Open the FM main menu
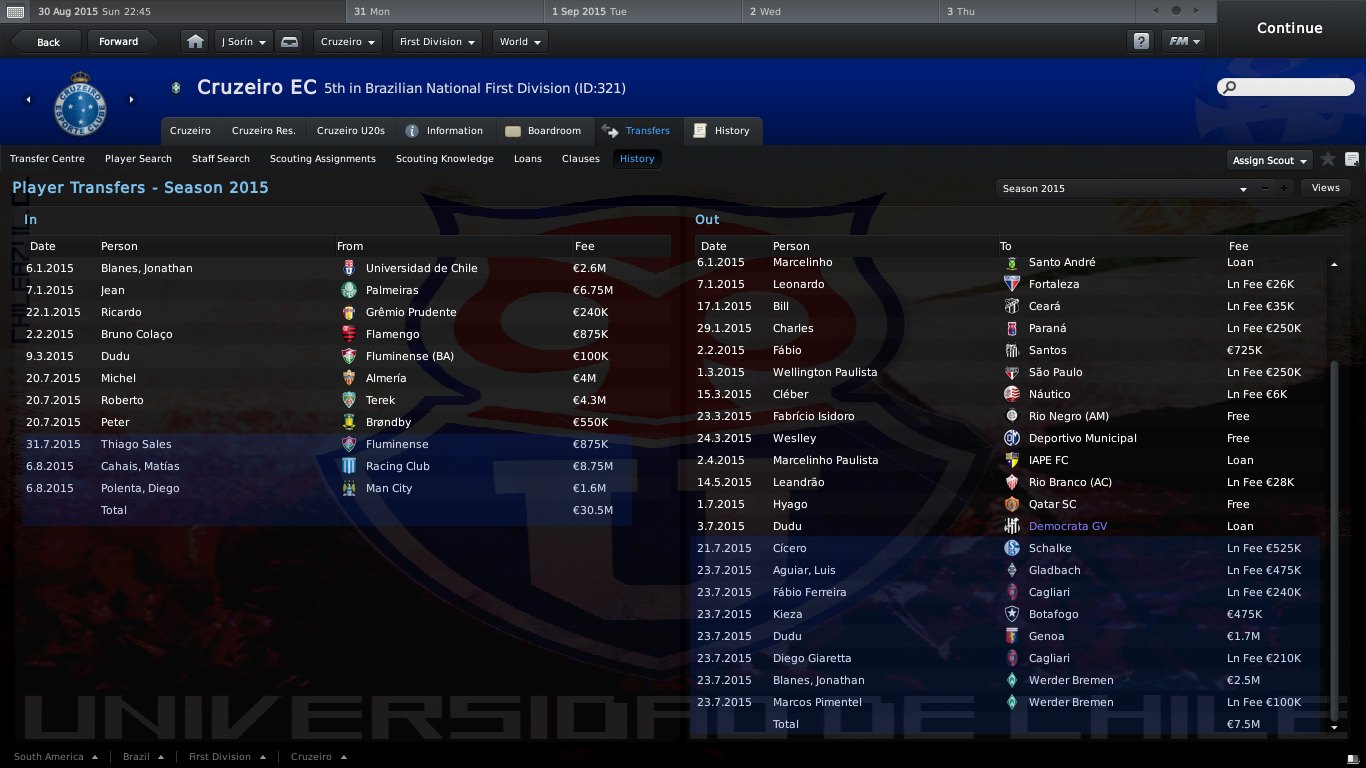The height and width of the screenshot is (768, 1366). pos(1184,42)
